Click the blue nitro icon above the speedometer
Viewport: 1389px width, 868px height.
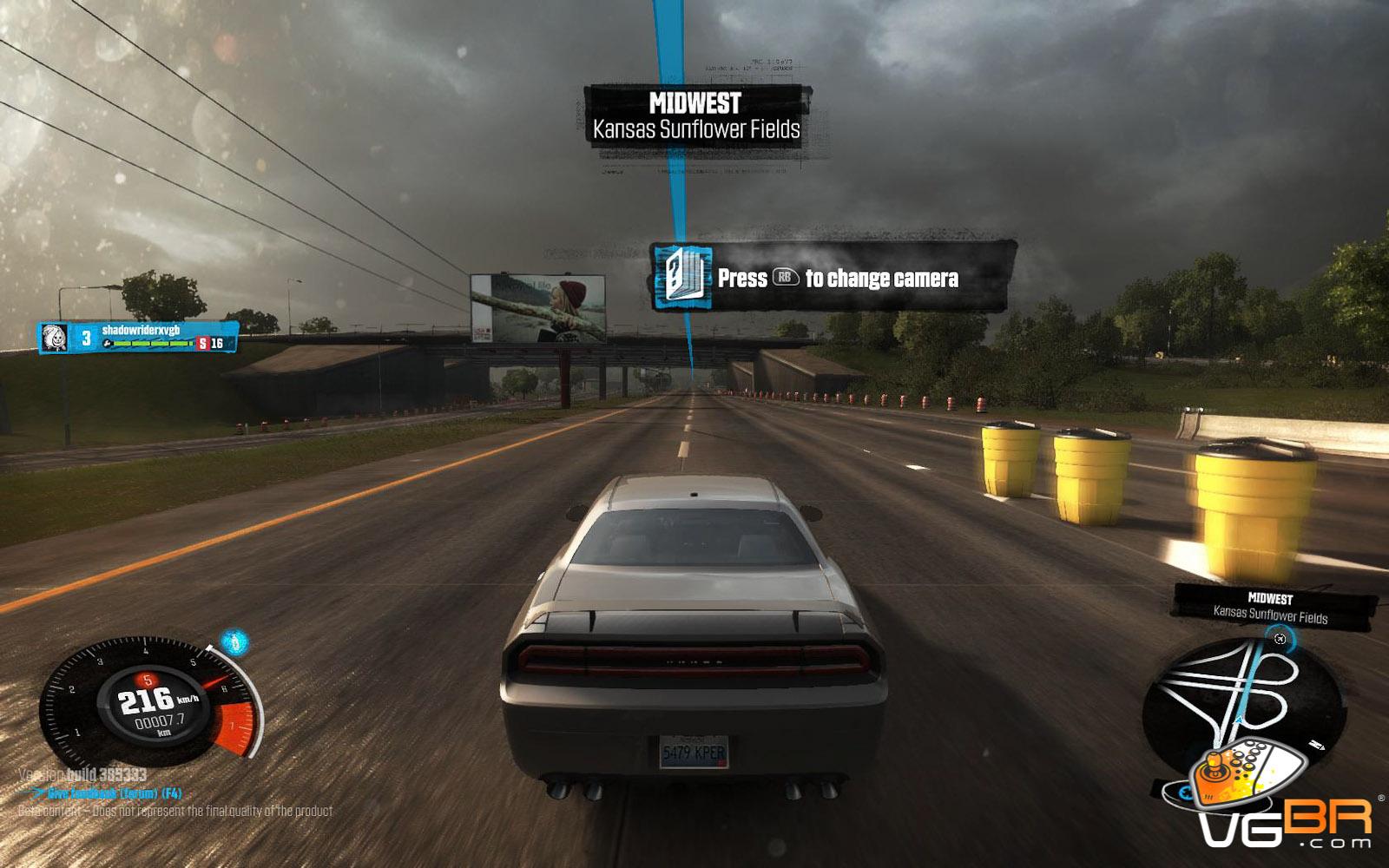[x=234, y=643]
